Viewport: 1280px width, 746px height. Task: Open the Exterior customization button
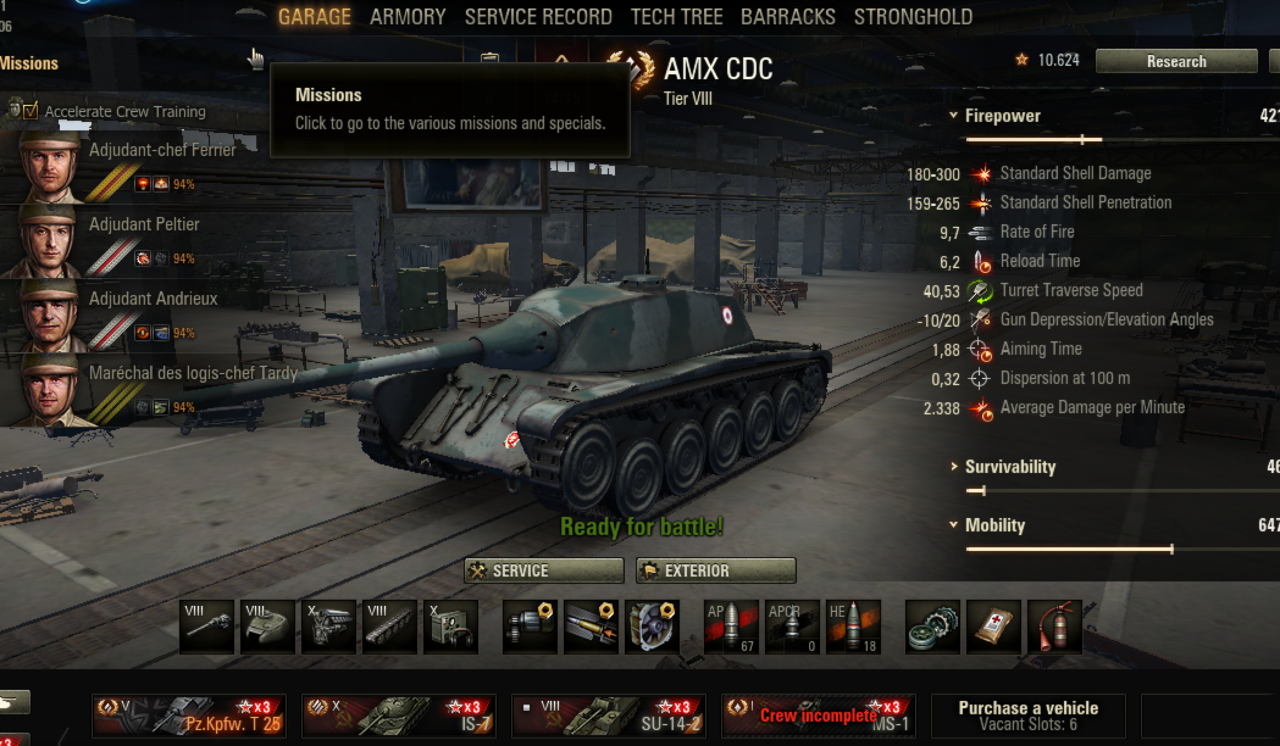(x=716, y=571)
